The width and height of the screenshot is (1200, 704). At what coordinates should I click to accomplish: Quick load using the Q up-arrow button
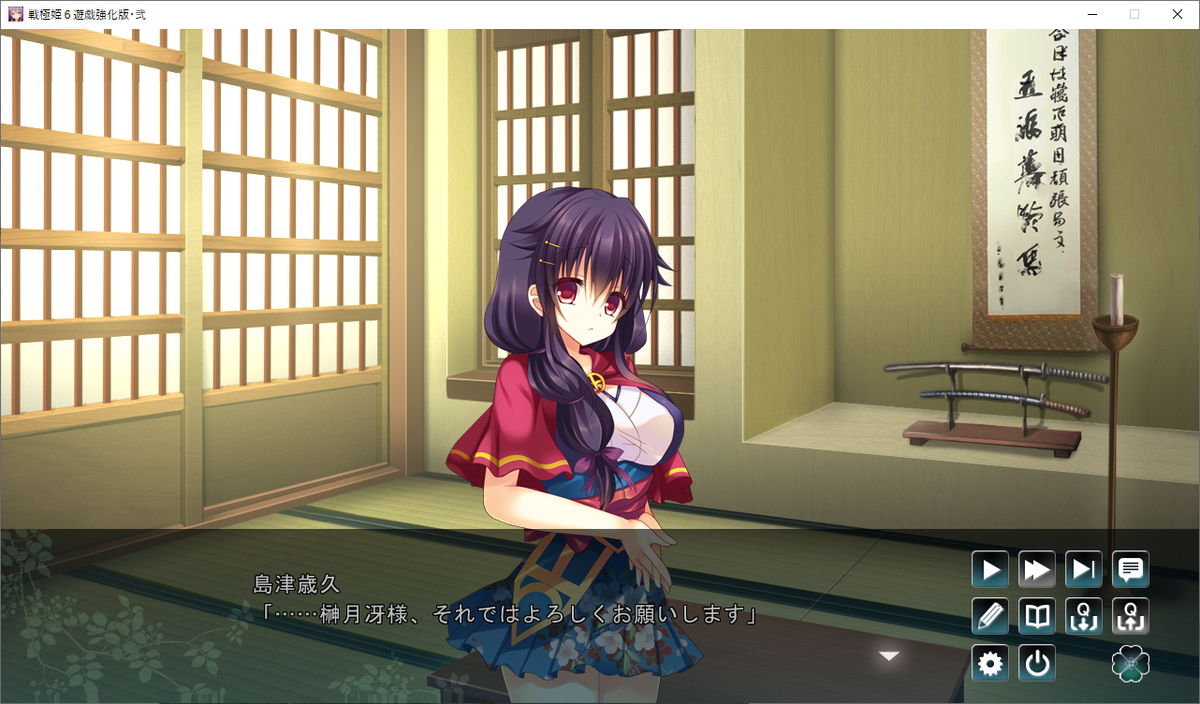1131,616
